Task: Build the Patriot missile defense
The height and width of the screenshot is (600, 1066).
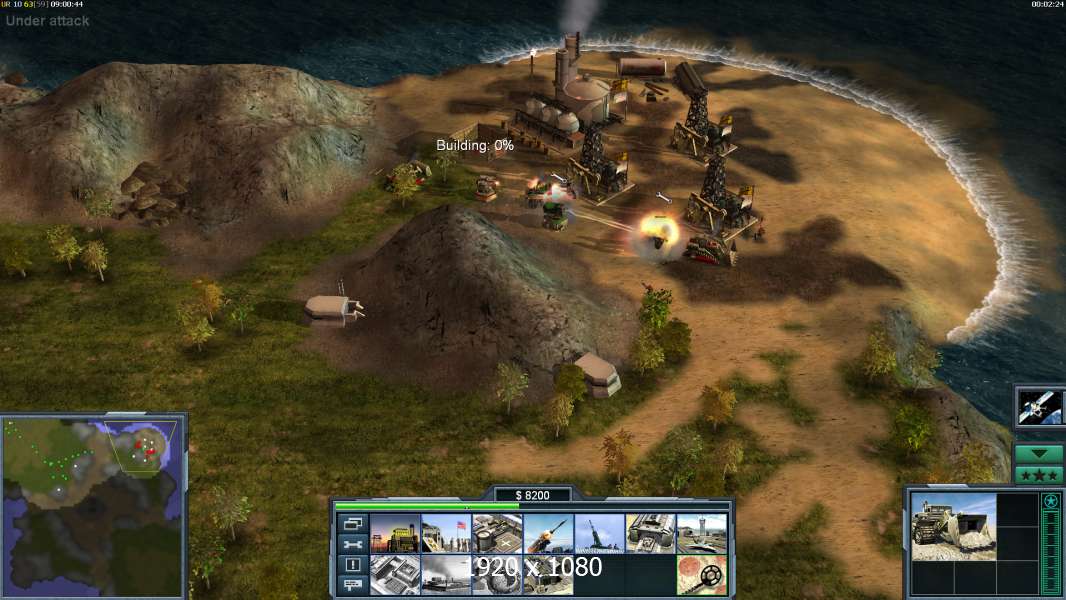Action: pos(548,534)
